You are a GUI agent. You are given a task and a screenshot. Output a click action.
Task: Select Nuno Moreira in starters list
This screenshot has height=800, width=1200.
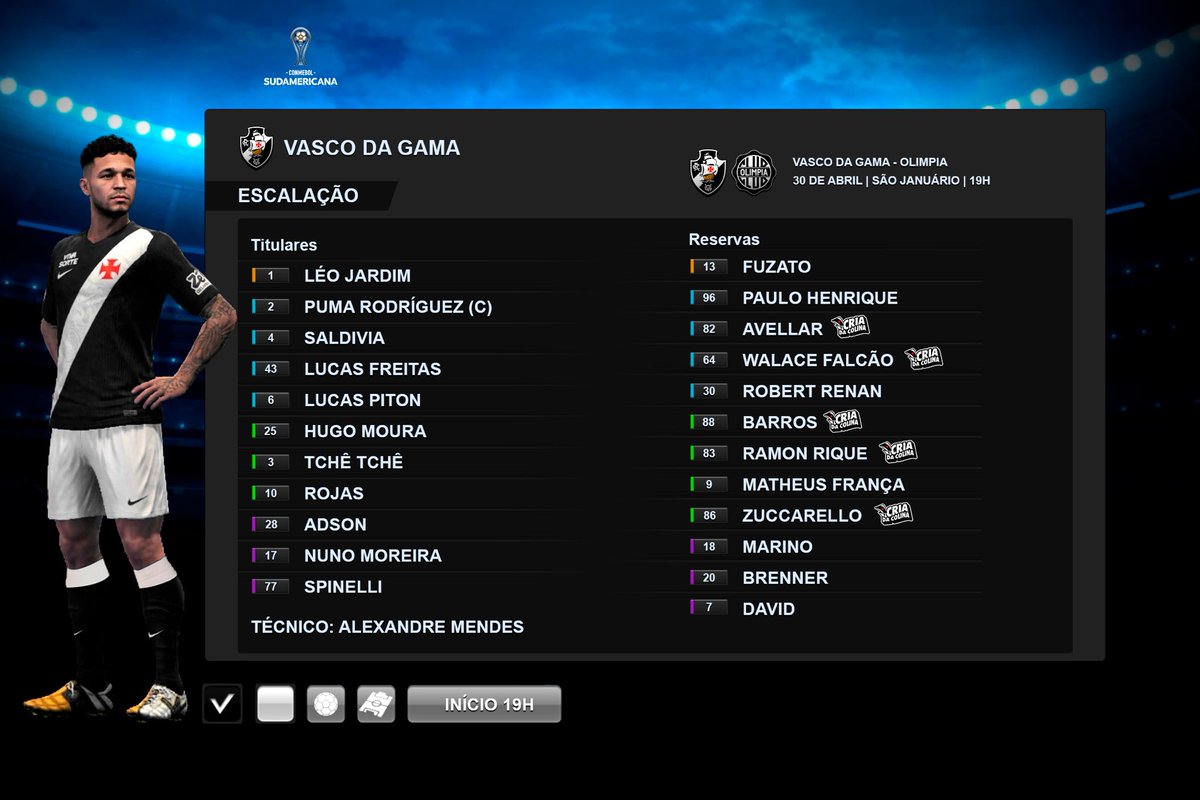pyautogui.click(x=372, y=555)
